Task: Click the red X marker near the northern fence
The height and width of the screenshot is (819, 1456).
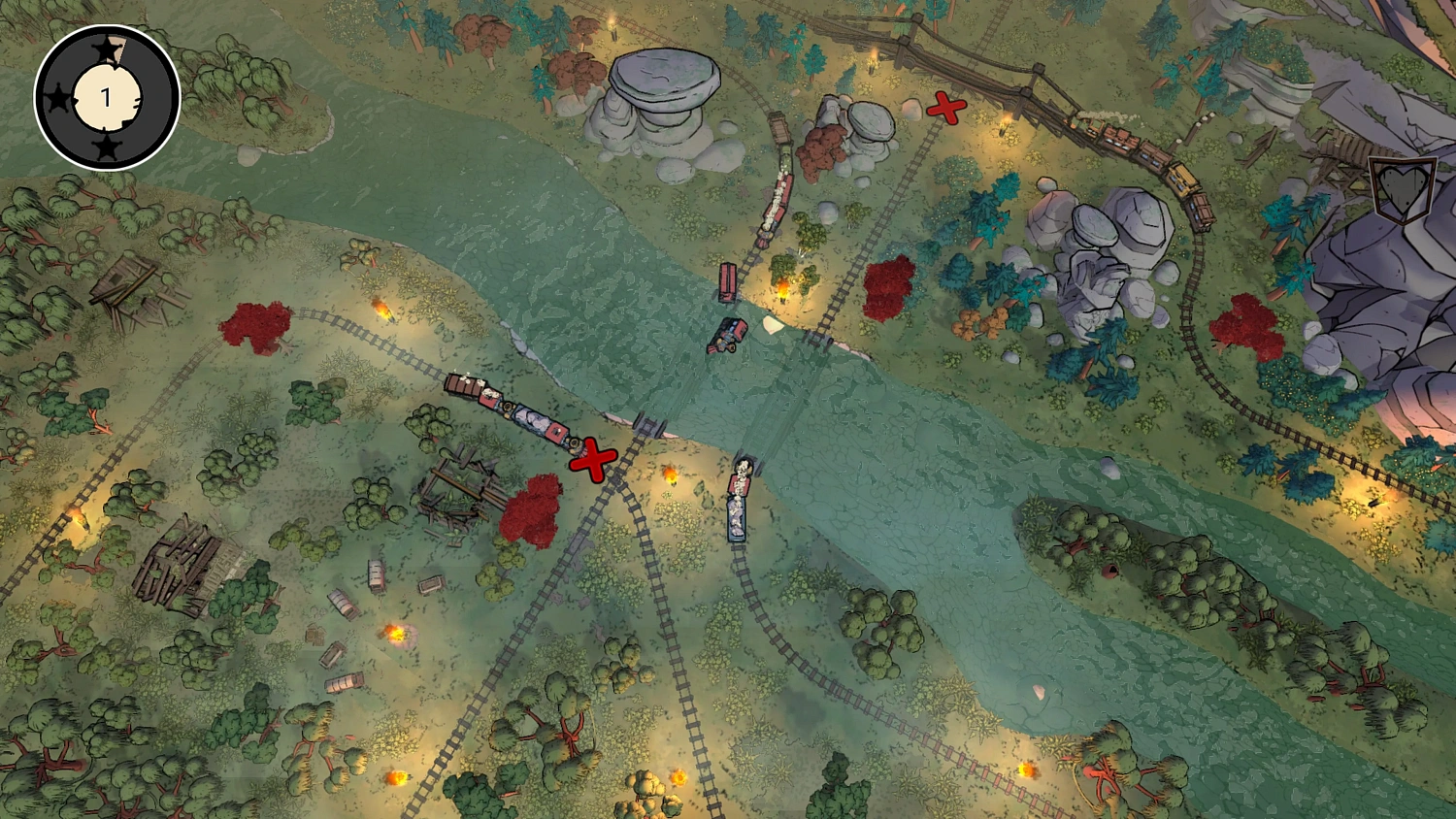Action: click(944, 110)
